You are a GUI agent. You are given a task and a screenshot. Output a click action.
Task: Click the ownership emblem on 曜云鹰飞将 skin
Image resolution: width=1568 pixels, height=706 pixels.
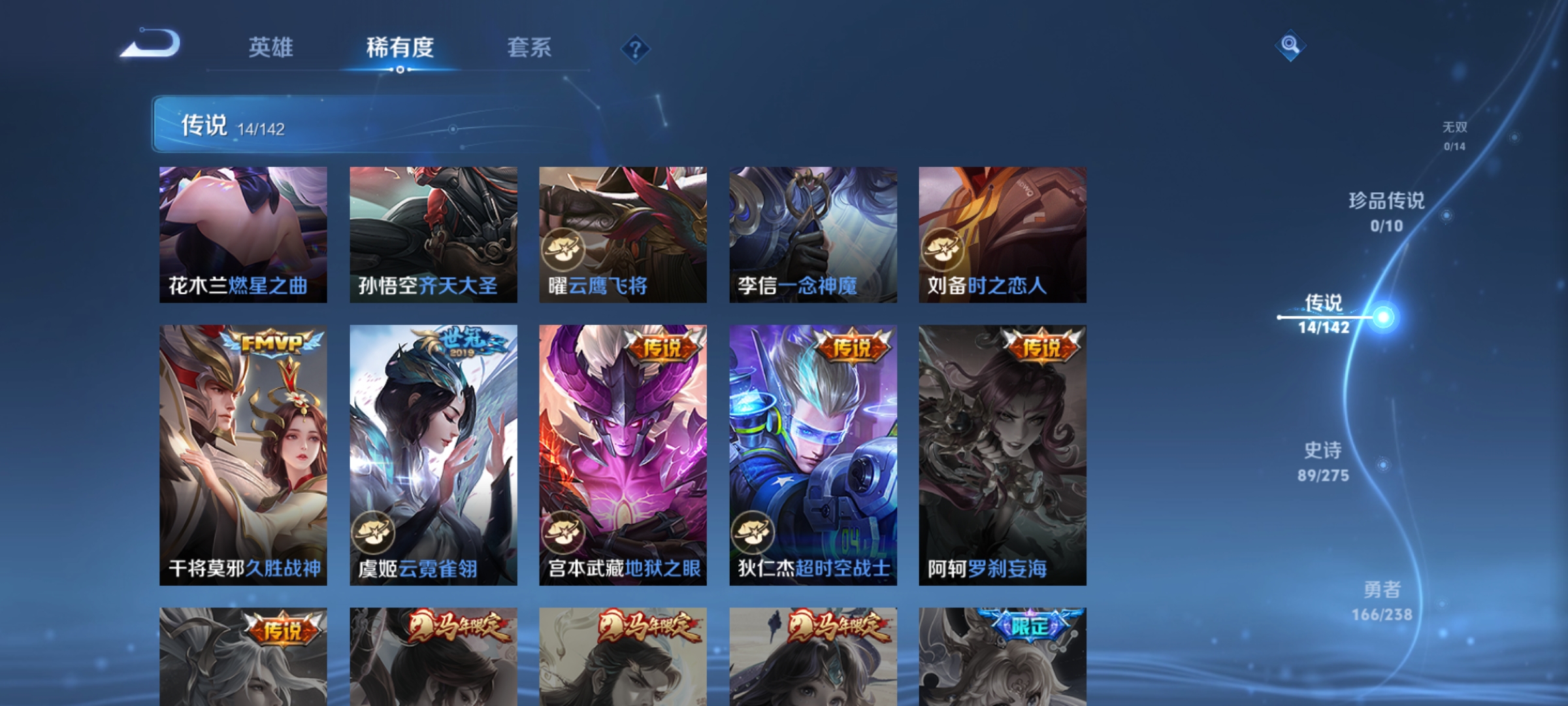click(566, 248)
